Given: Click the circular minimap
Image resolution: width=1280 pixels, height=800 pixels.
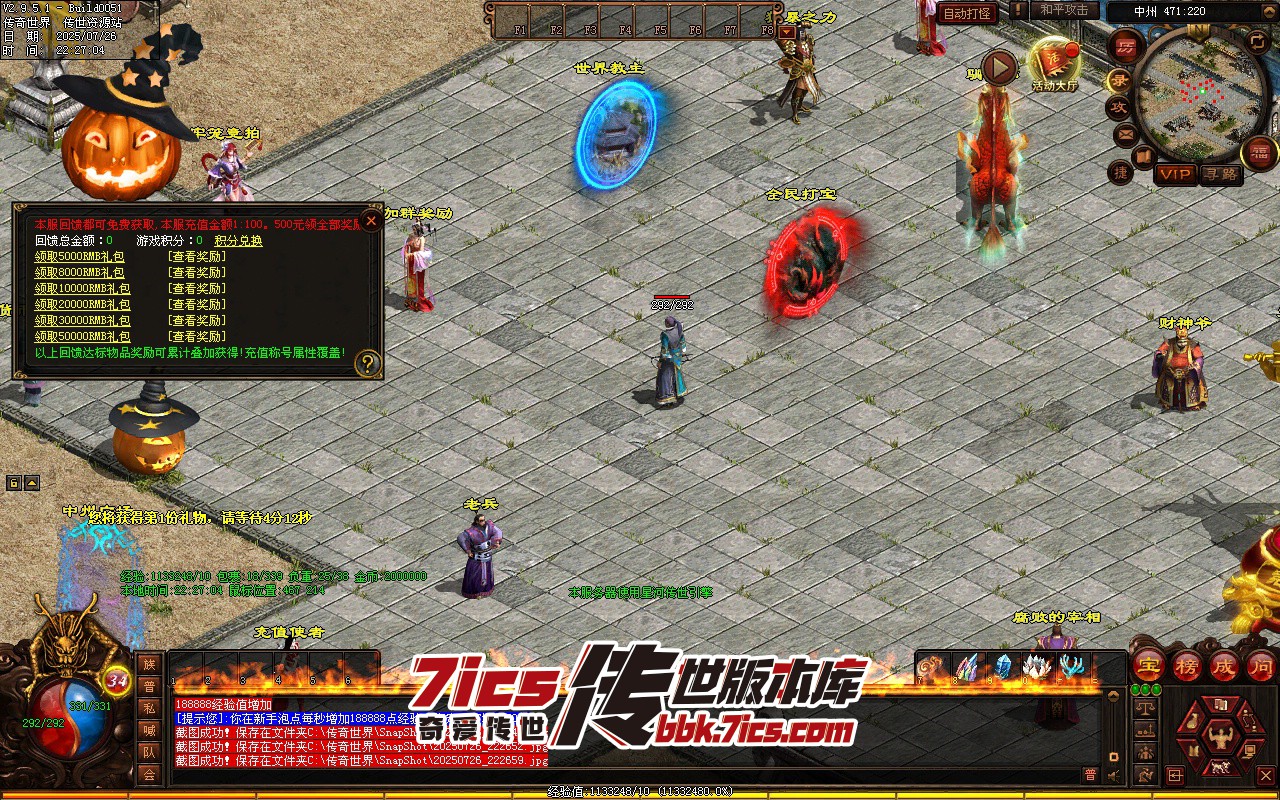Looking at the screenshot, I should 1190,93.
